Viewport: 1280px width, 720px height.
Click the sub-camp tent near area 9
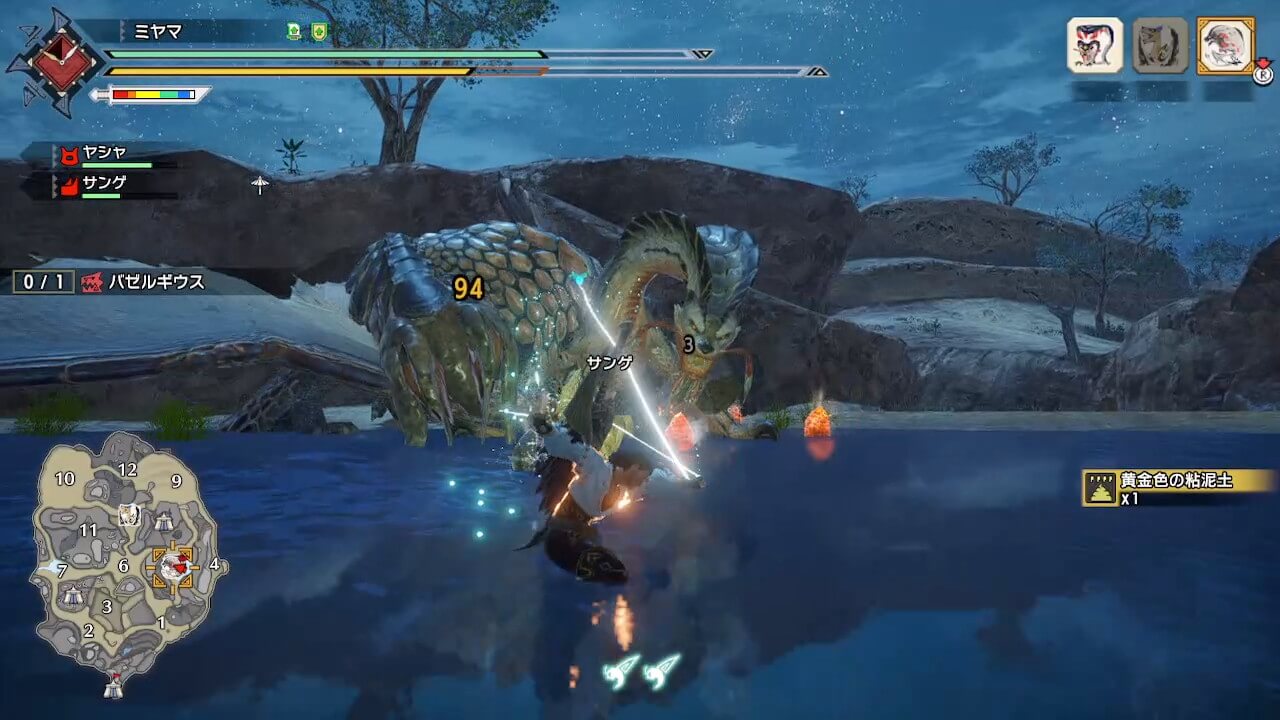(x=163, y=520)
